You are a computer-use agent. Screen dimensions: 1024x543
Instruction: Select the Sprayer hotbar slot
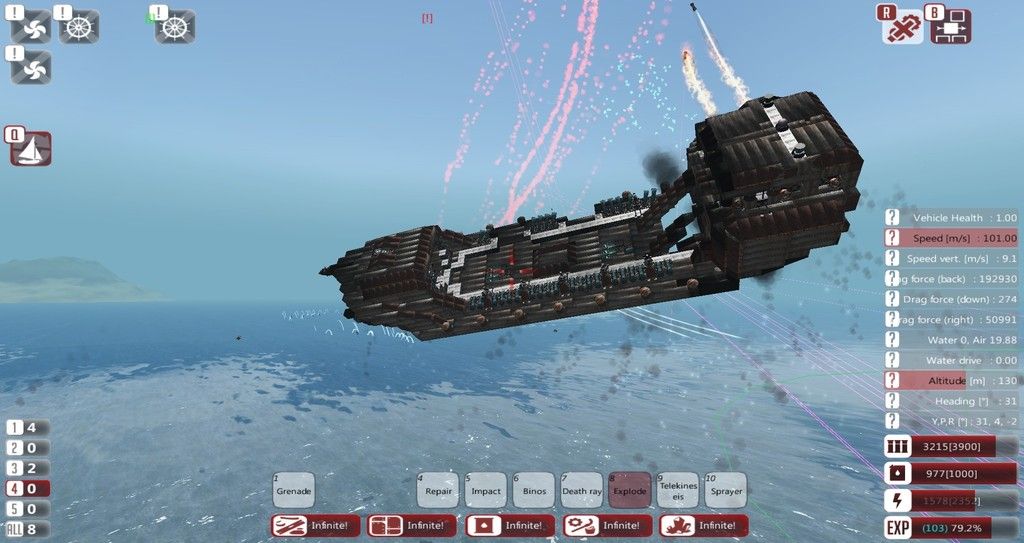coord(725,490)
